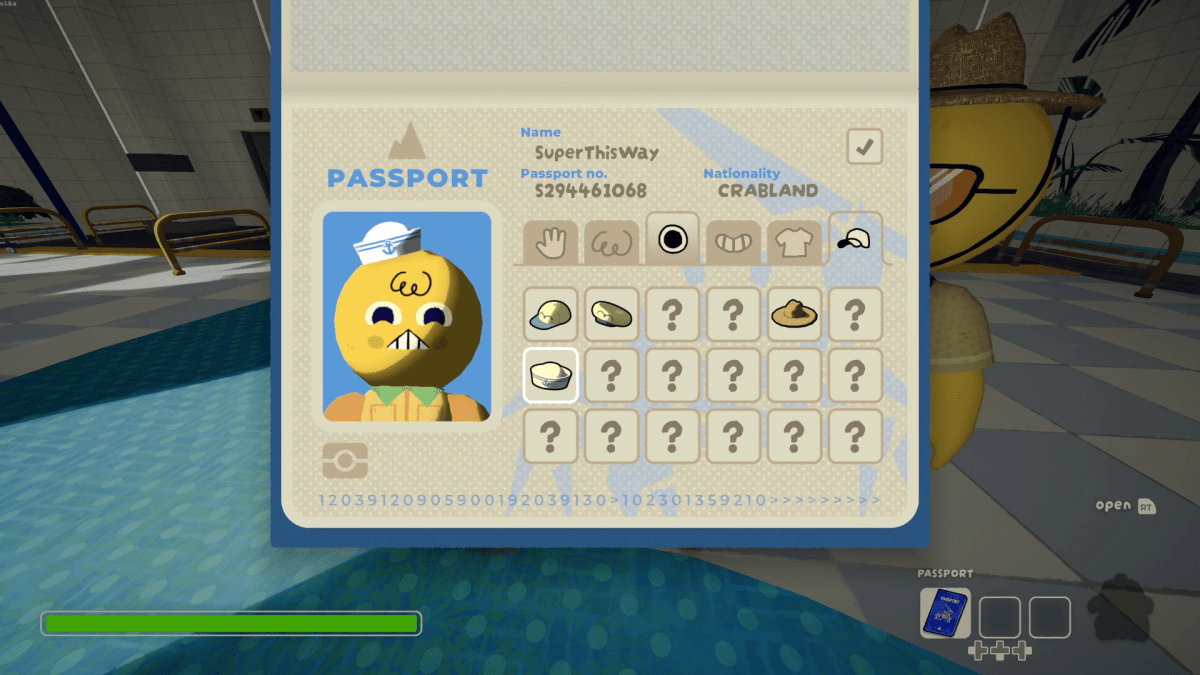Select the eye circle tab
The width and height of the screenshot is (1200, 675).
(x=672, y=240)
